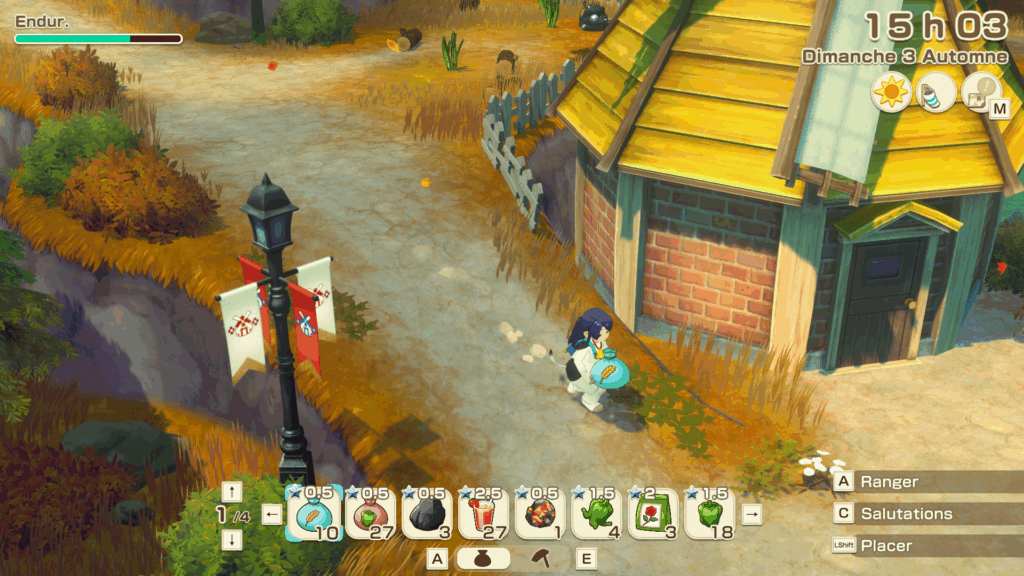
Task: Select the pink seed bag with green pepper
Action: tap(371, 514)
